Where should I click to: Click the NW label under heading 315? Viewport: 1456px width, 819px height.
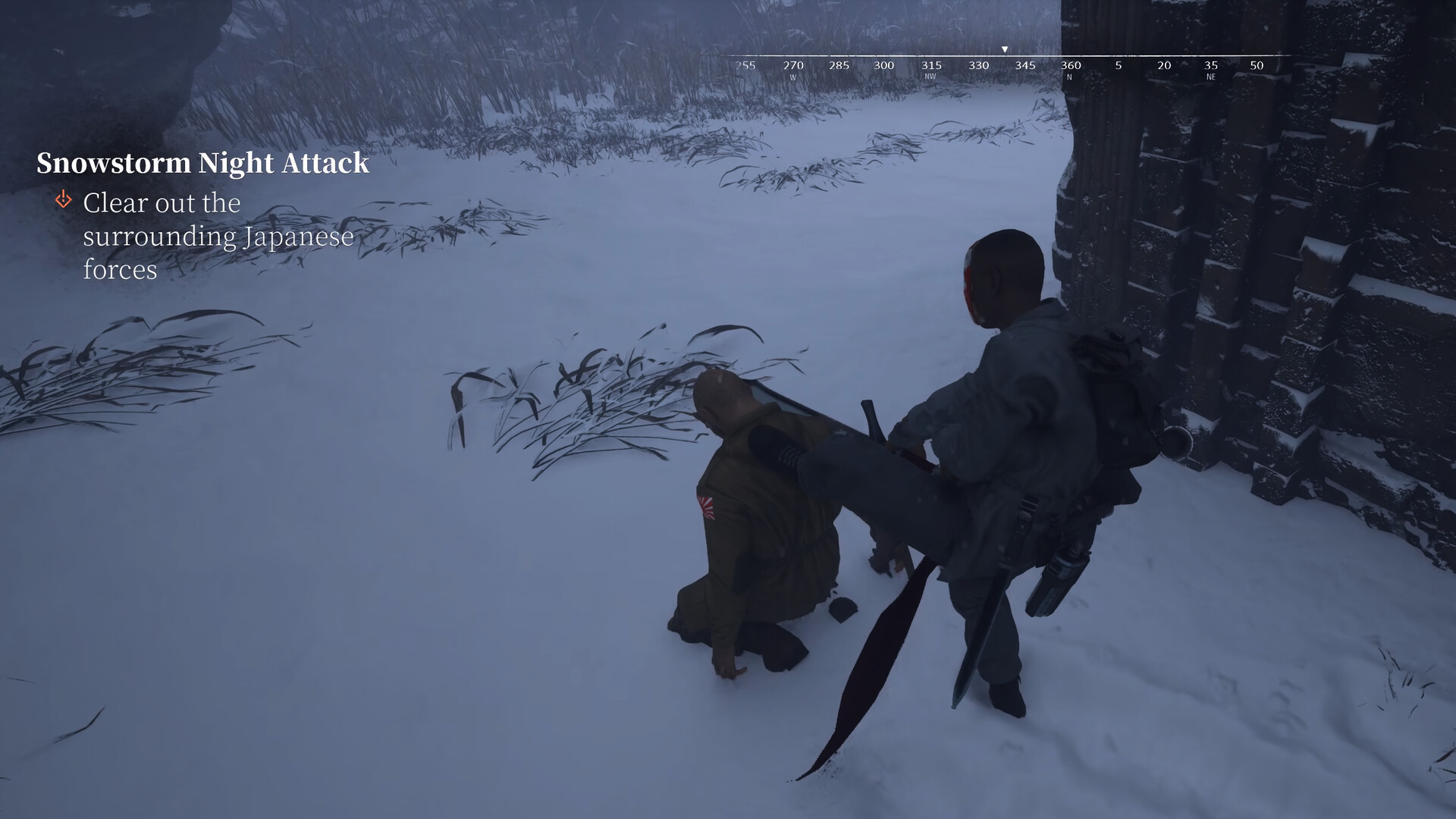pyautogui.click(x=930, y=76)
